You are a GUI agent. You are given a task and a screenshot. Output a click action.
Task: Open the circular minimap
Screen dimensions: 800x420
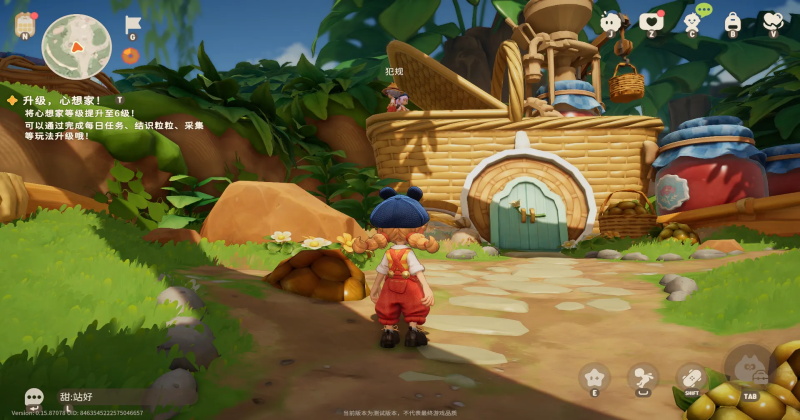coord(76,46)
